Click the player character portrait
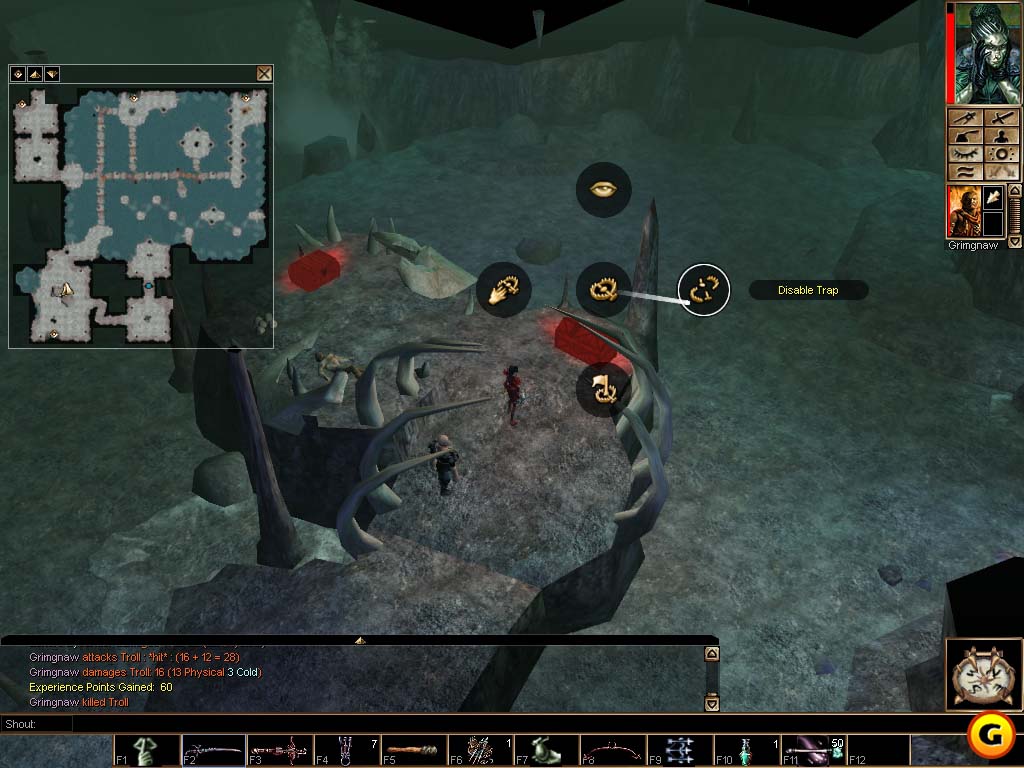 tap(984, 53)
